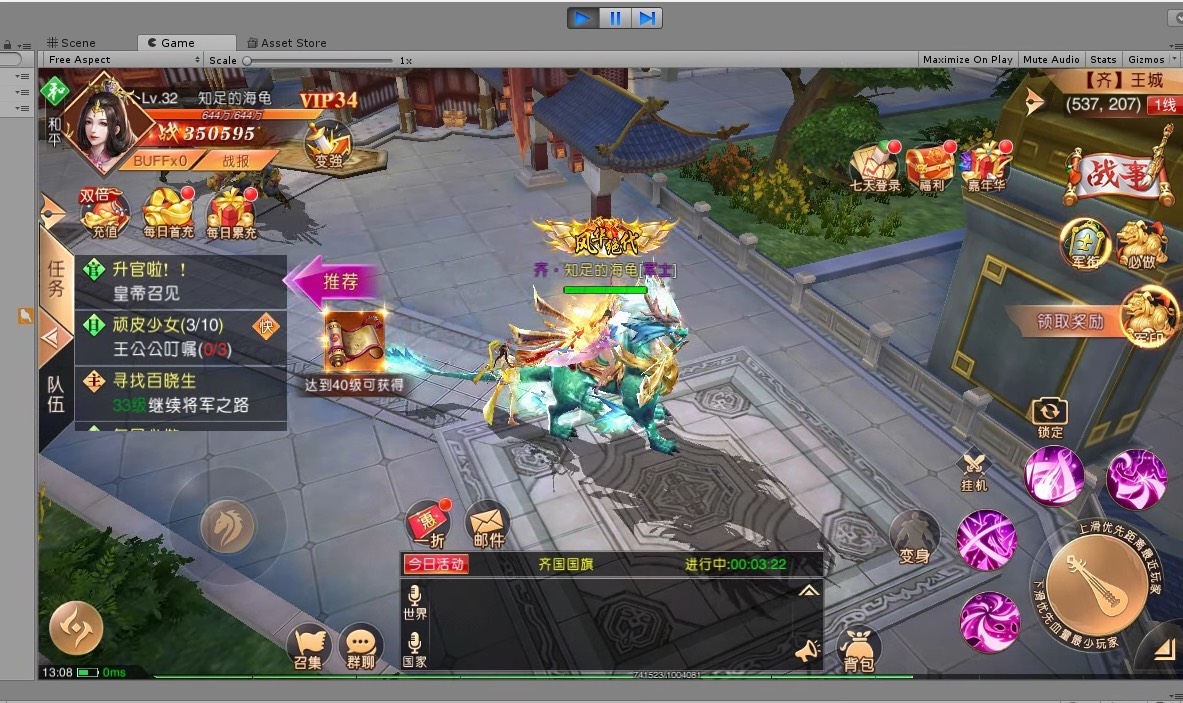This screenshot has width=1183, height=703.
Task: Open the 邮件 mail icon
Action: pos(488,523)
